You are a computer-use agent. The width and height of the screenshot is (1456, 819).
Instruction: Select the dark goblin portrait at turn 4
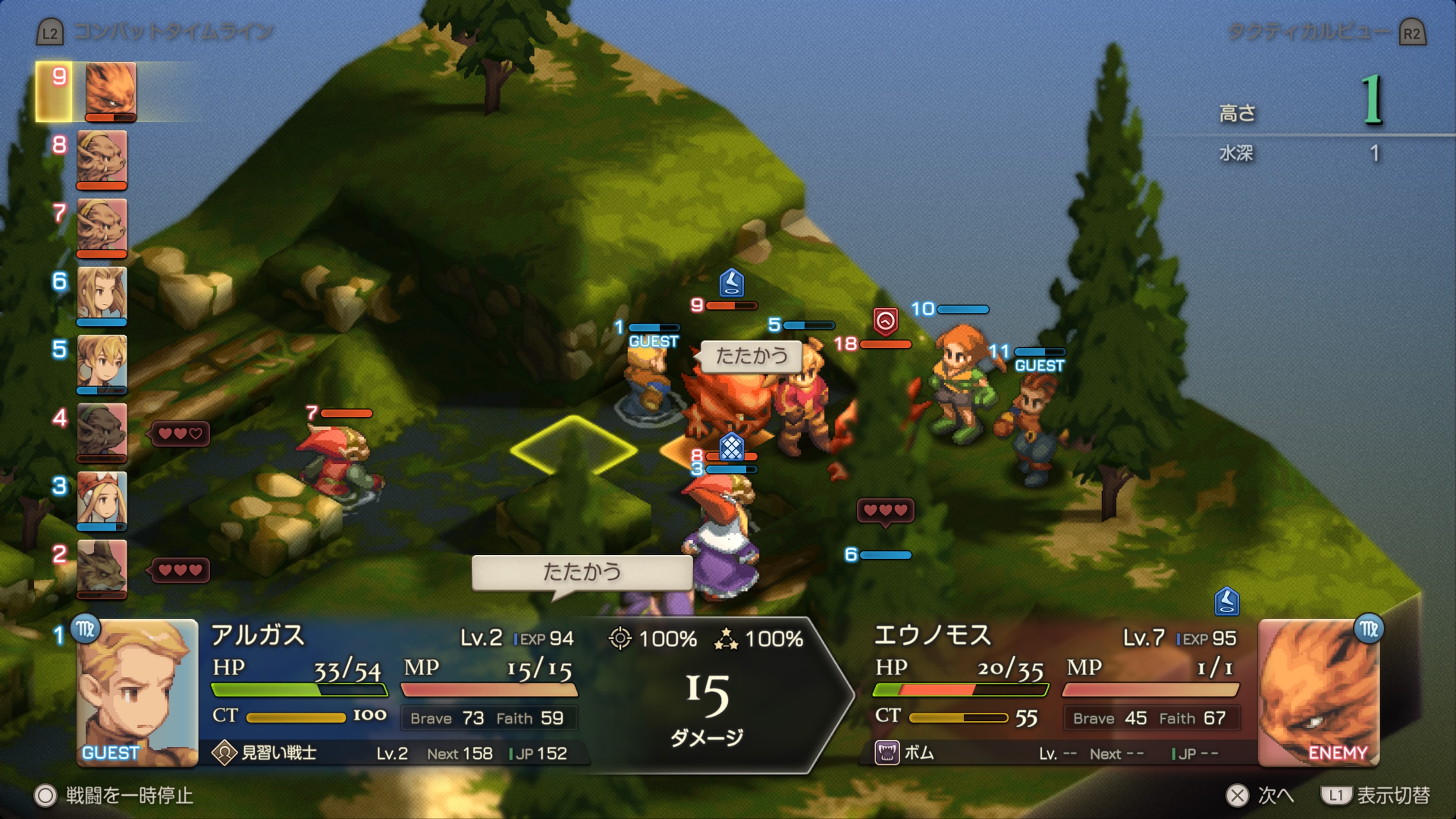102,431
